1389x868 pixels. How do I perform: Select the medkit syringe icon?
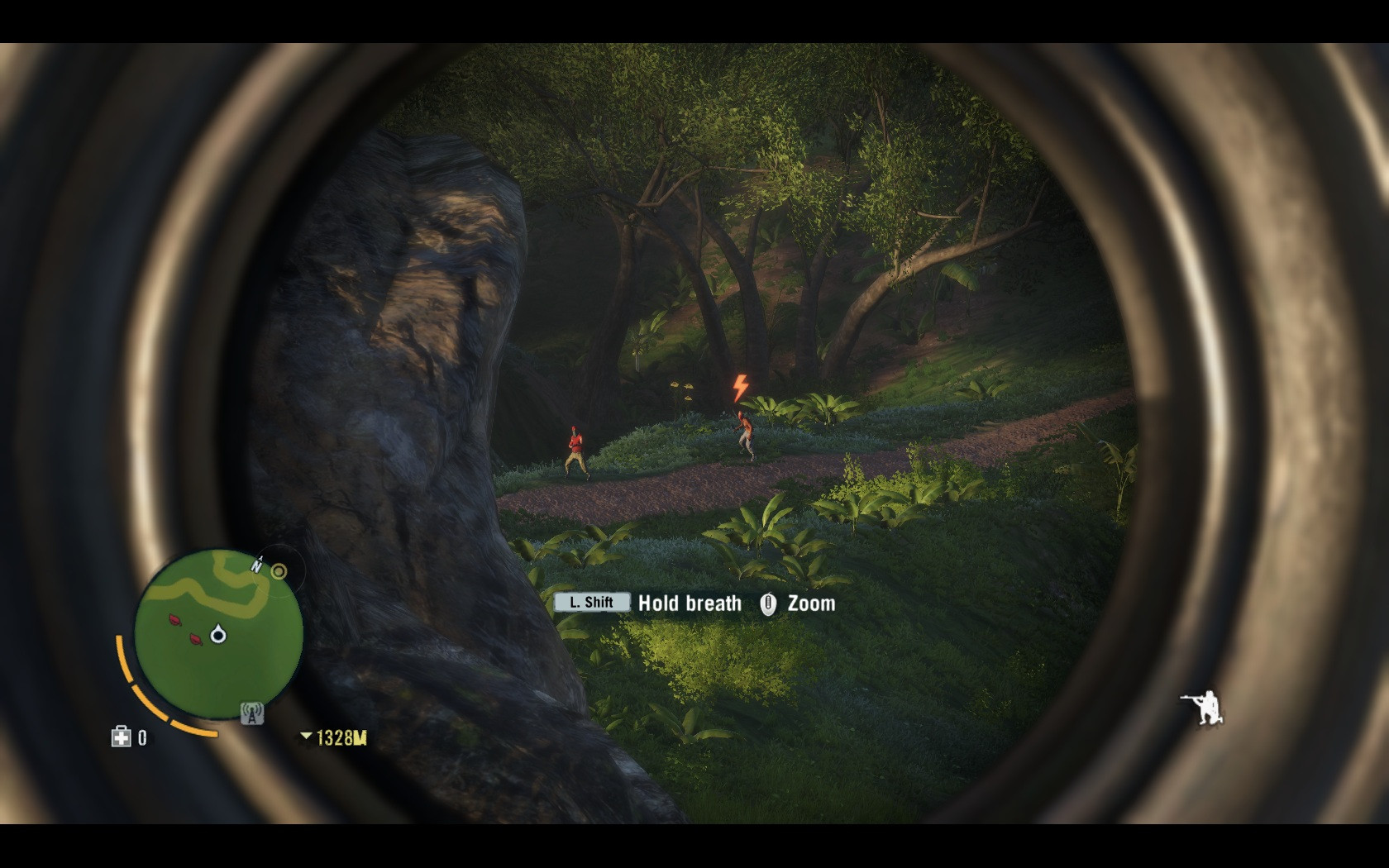click(x=122, y=737)
